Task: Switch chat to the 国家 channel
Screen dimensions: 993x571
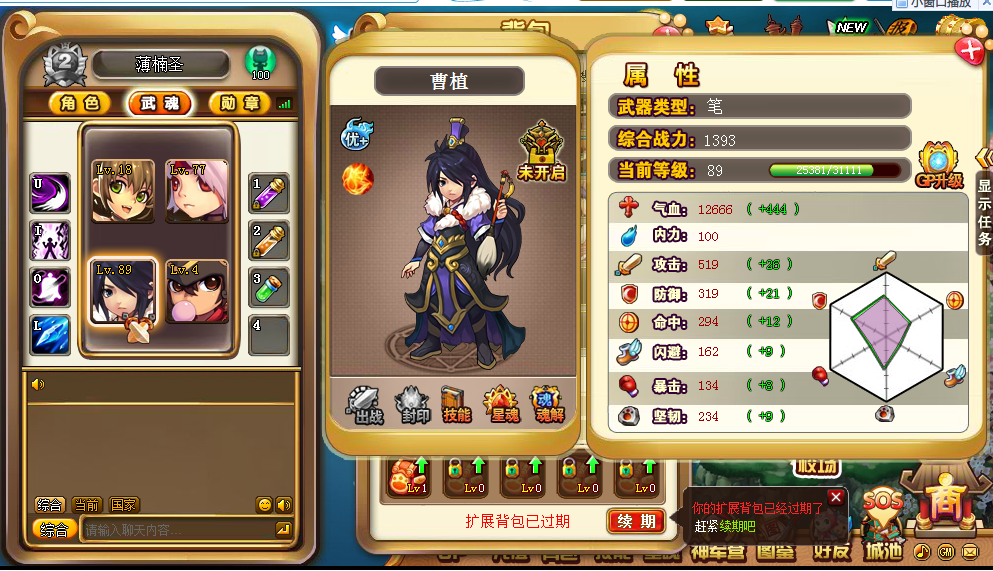Action: point(124,505)
